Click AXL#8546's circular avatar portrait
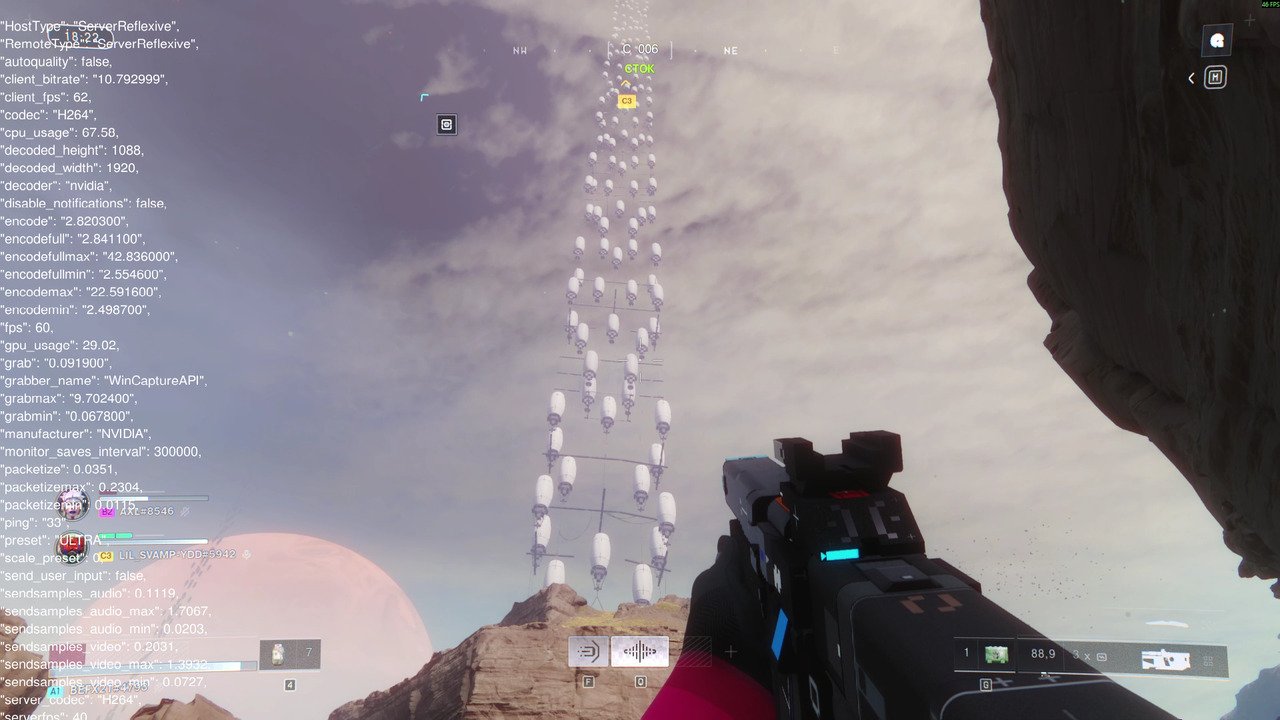 (x=72, y=506)
